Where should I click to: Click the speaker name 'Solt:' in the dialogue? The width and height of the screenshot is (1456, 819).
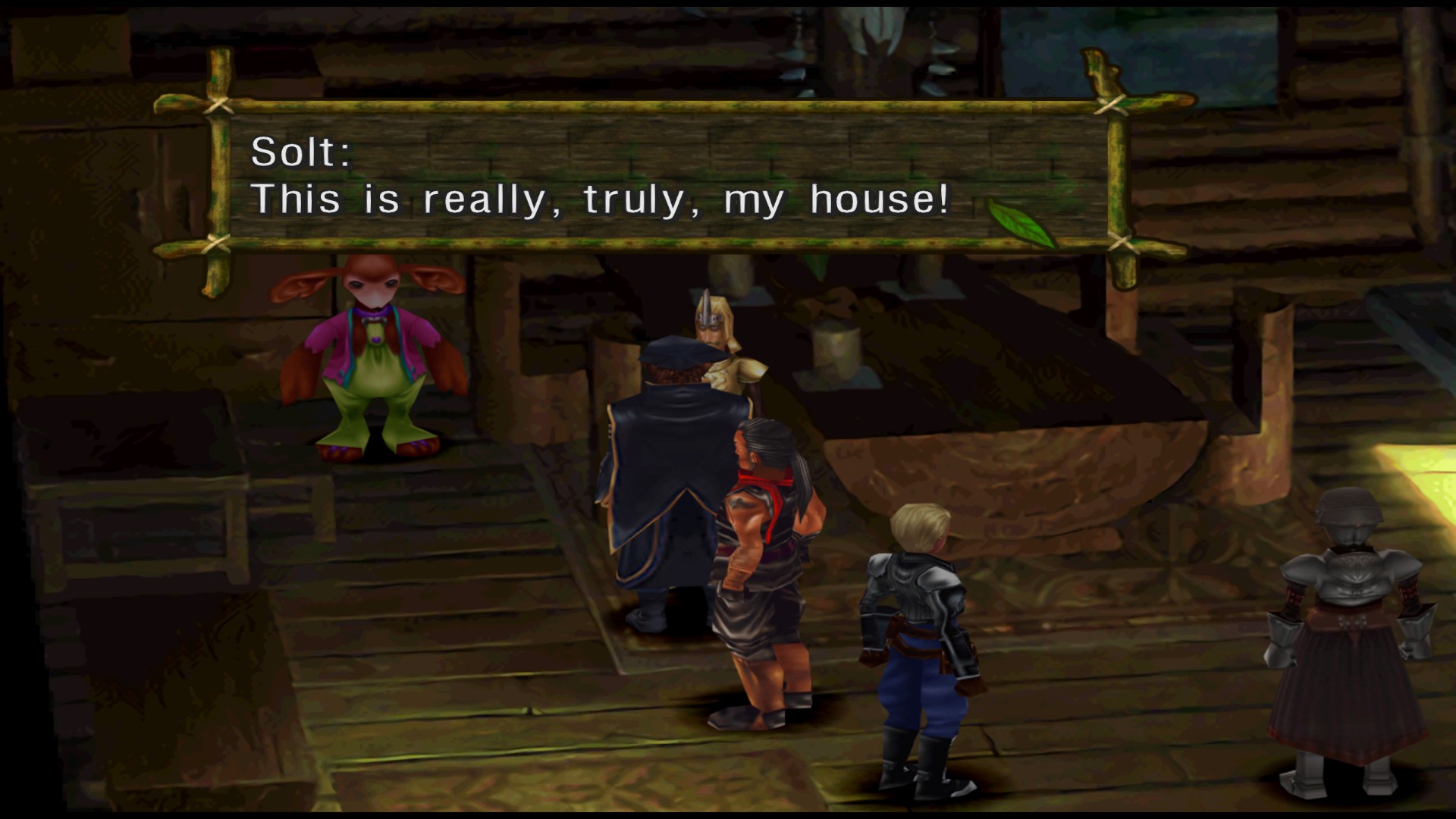302,153
